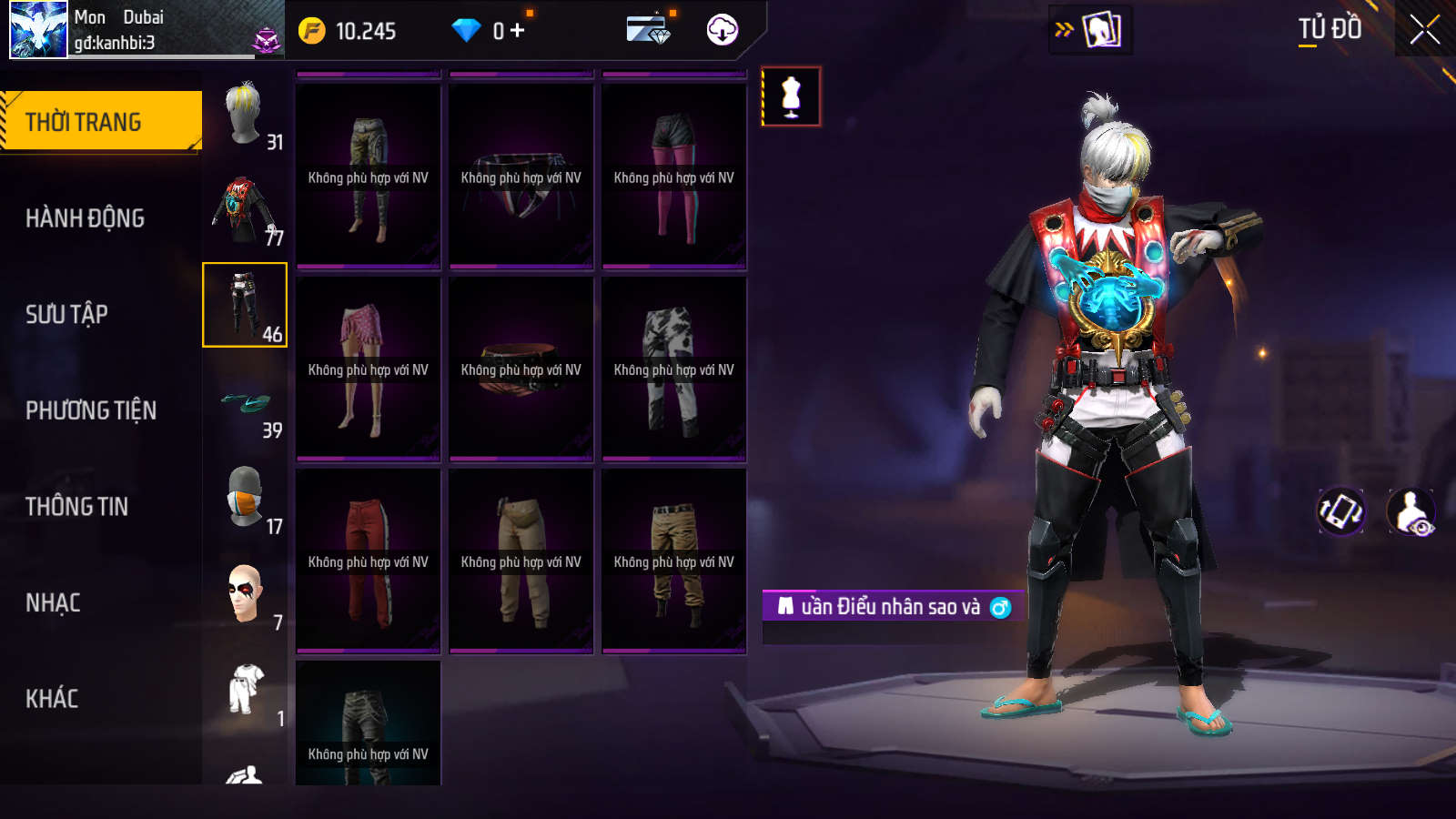
Task: Pick the pink polka-dot shorts item
Action: [369, 369]
